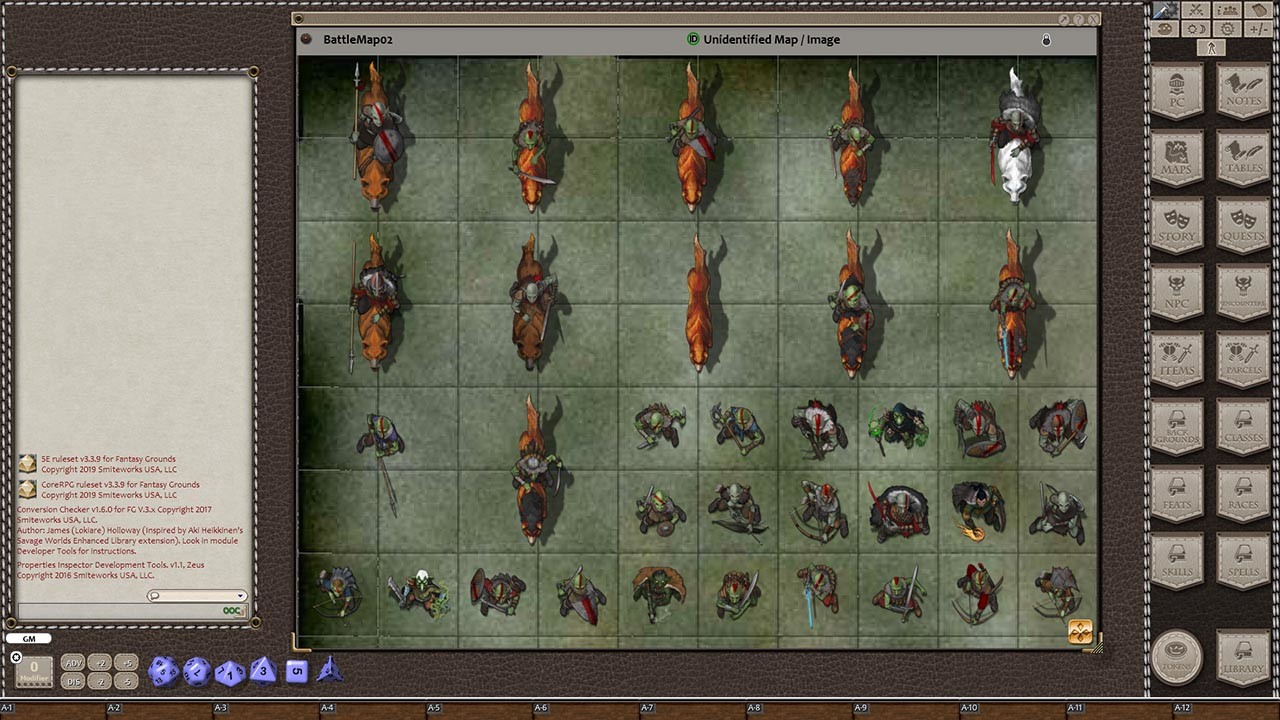Image resolution: width=1280 pixels, height=720 pixels.
Task: Open the Maps sidebar panel
Action: [1178, 157]
